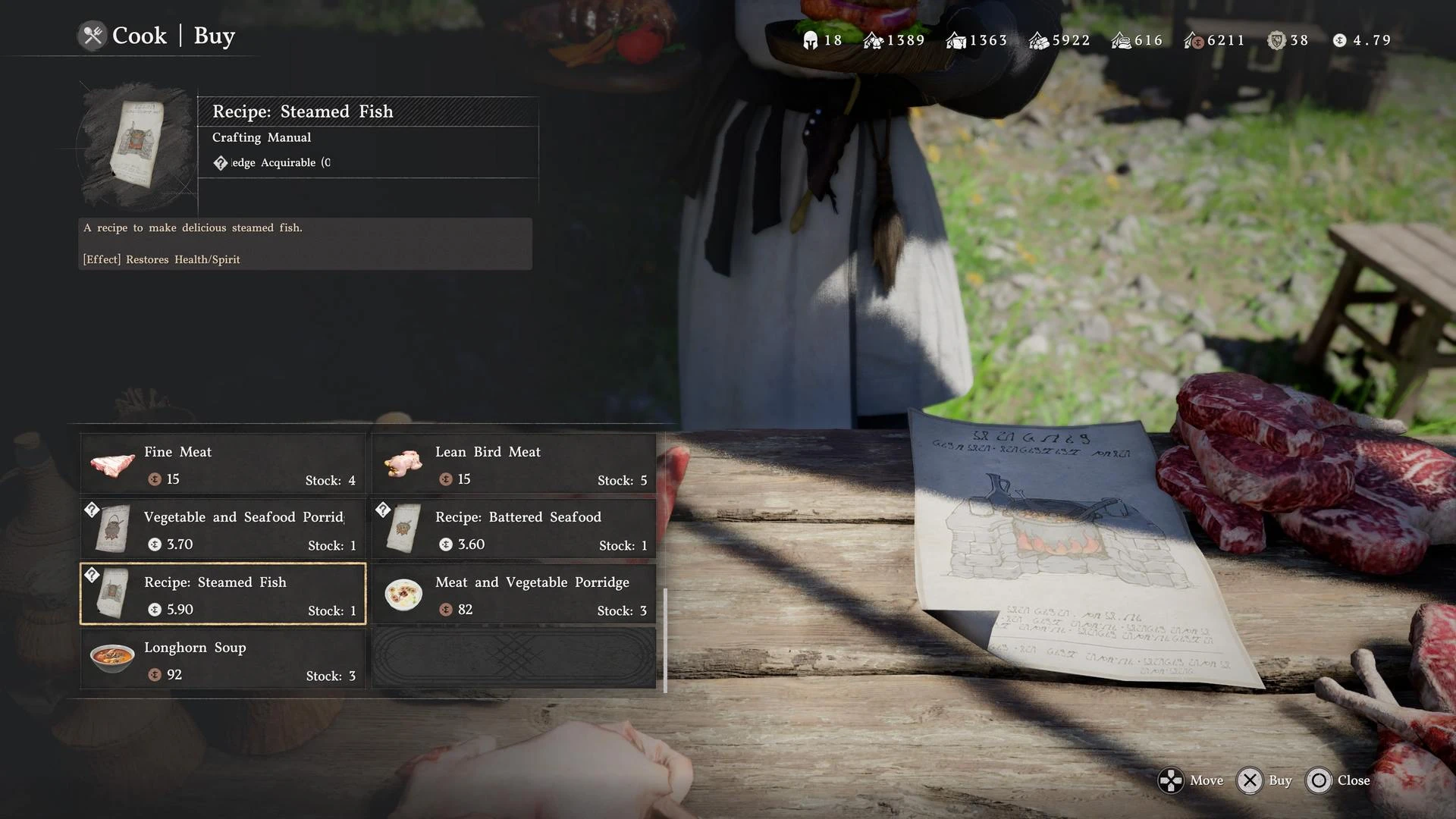Choose Meat and Vegetable Porridge item

pos(514,595)
